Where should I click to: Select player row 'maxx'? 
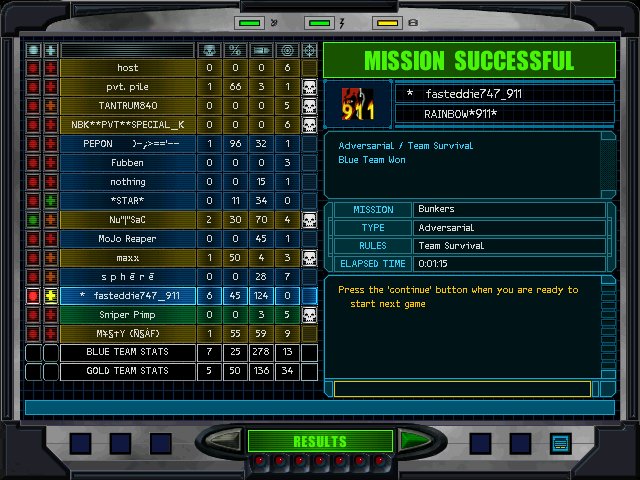click(x=127, y=258)
